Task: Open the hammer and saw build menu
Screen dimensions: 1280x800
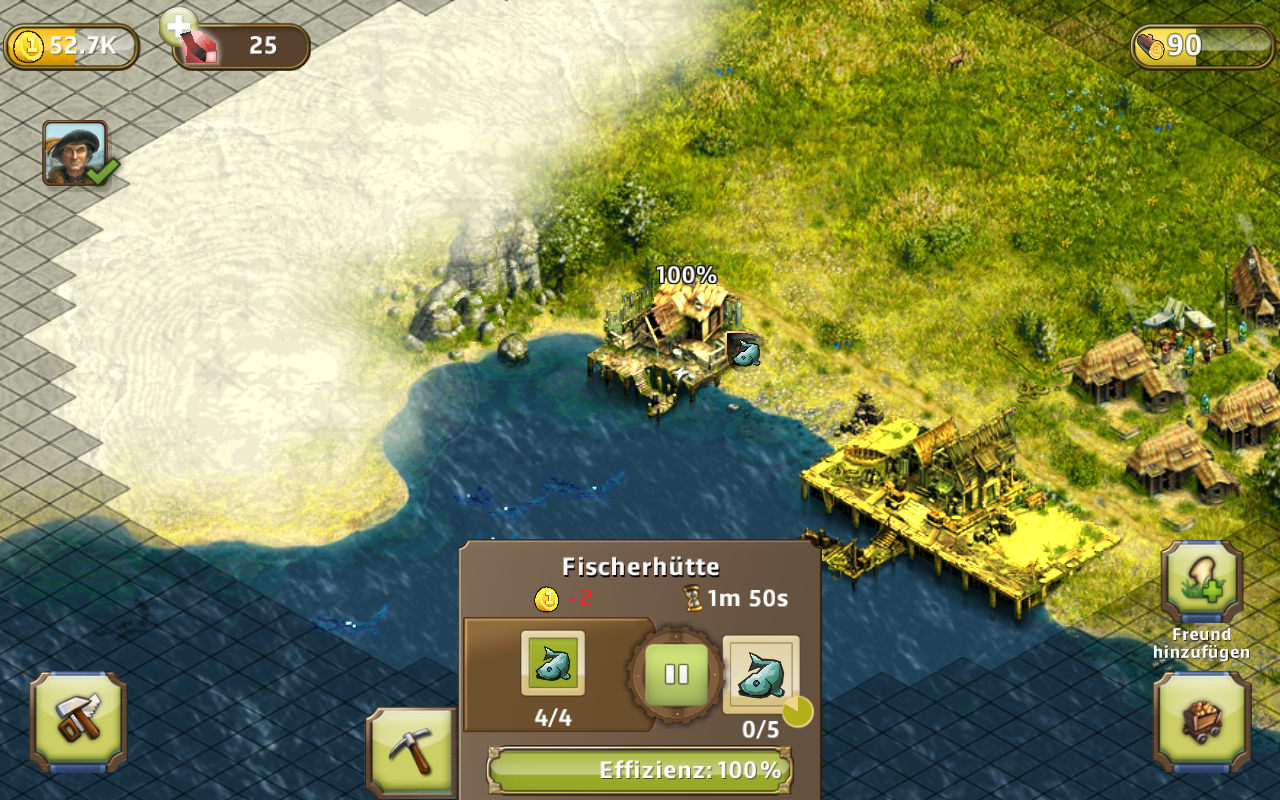Action: pyautogui.click(x=78, y=721)
